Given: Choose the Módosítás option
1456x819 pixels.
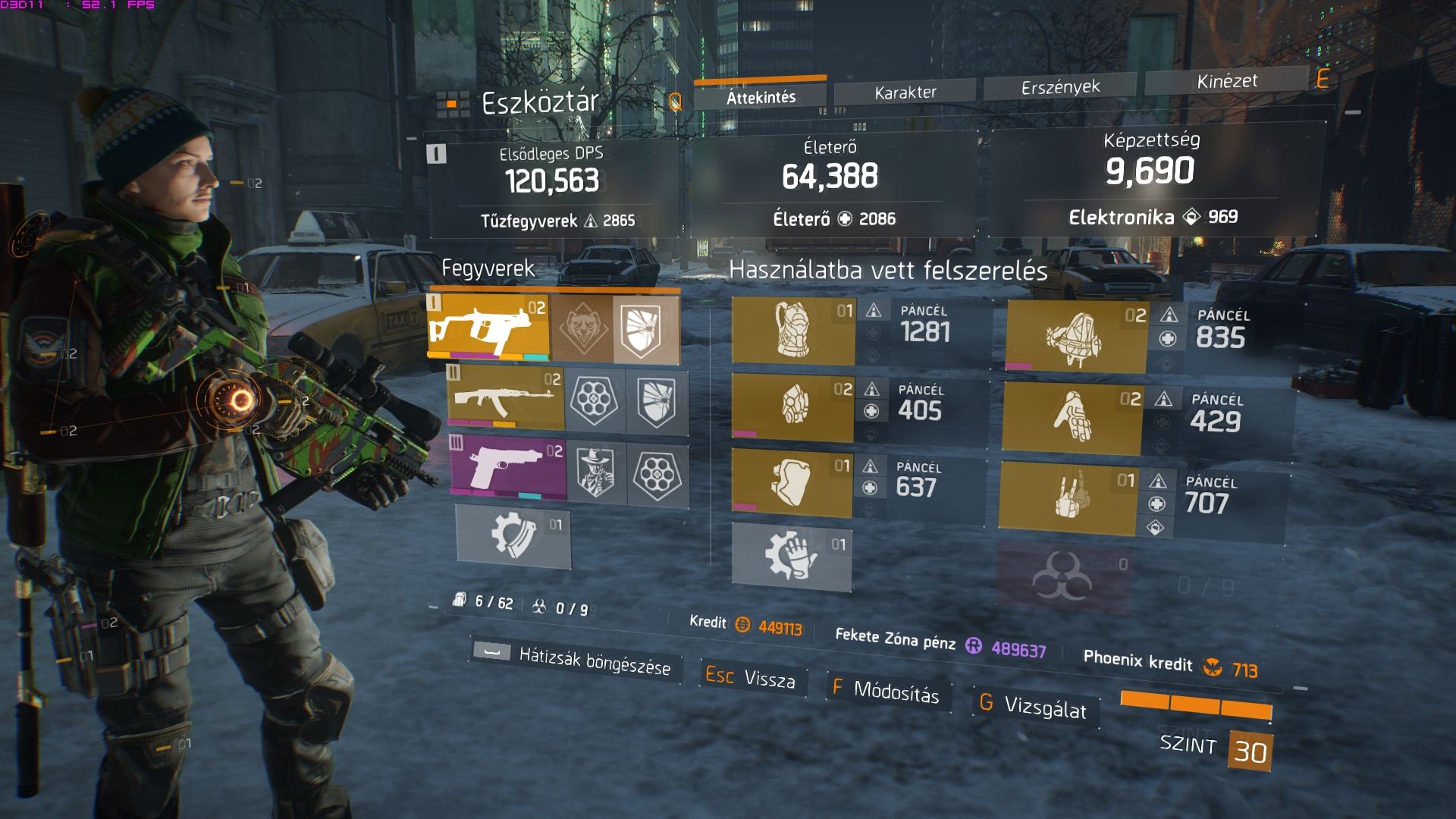Looking at the screenshot, I should point(885,690).
